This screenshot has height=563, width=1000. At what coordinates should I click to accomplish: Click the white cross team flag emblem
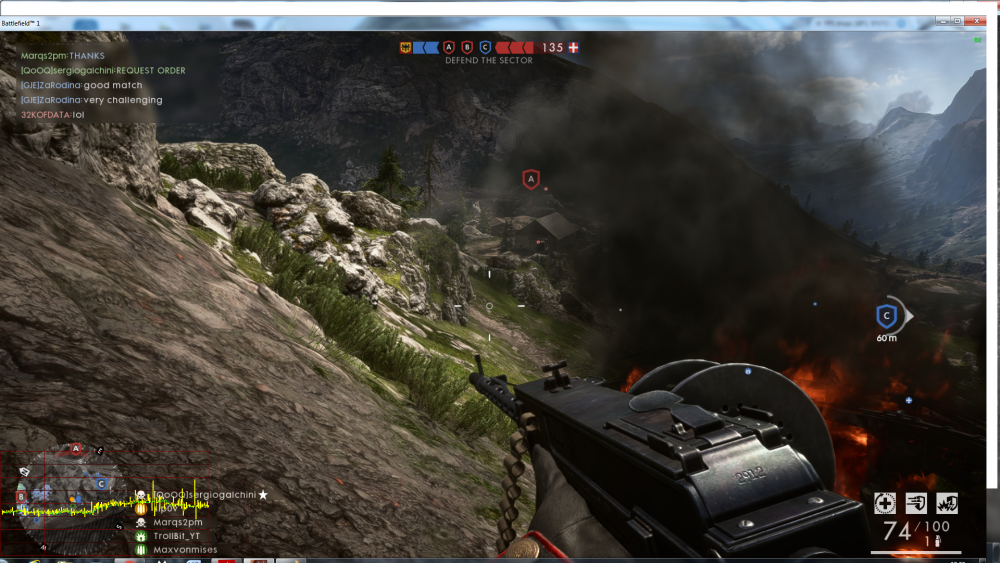pos(573,47)
